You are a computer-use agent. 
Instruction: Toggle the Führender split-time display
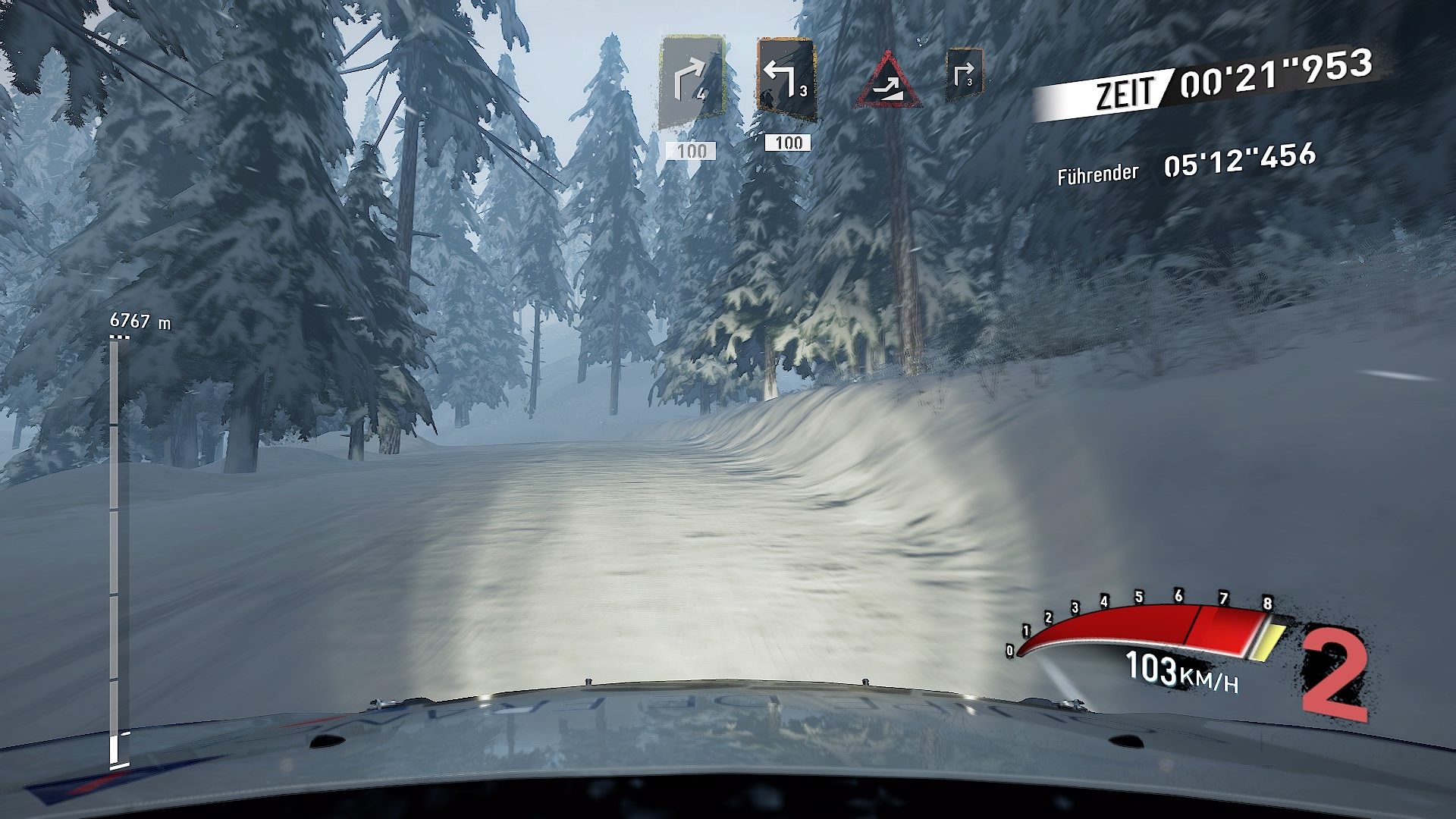coord(1097,174)
